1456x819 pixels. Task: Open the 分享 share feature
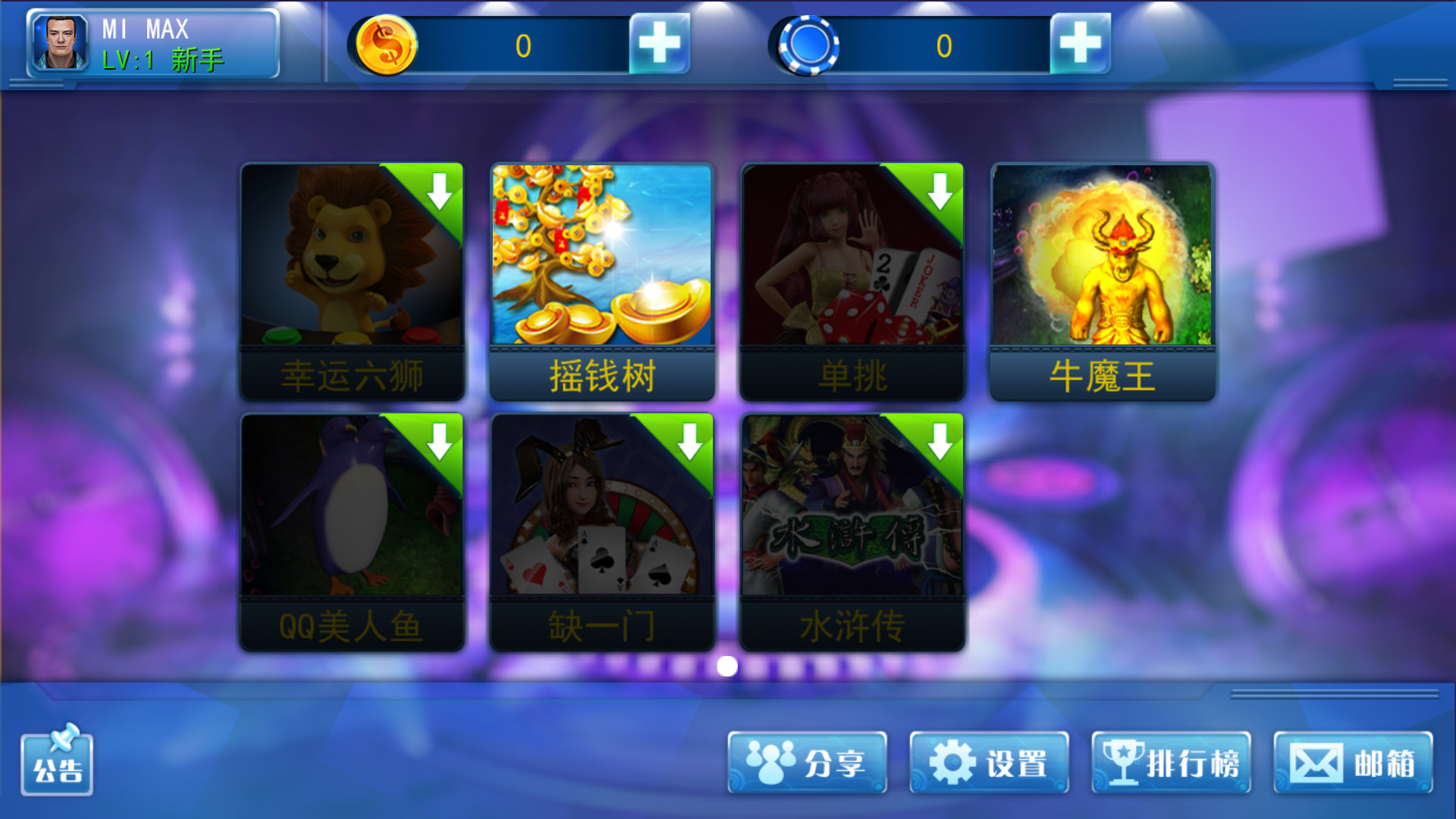808,764
